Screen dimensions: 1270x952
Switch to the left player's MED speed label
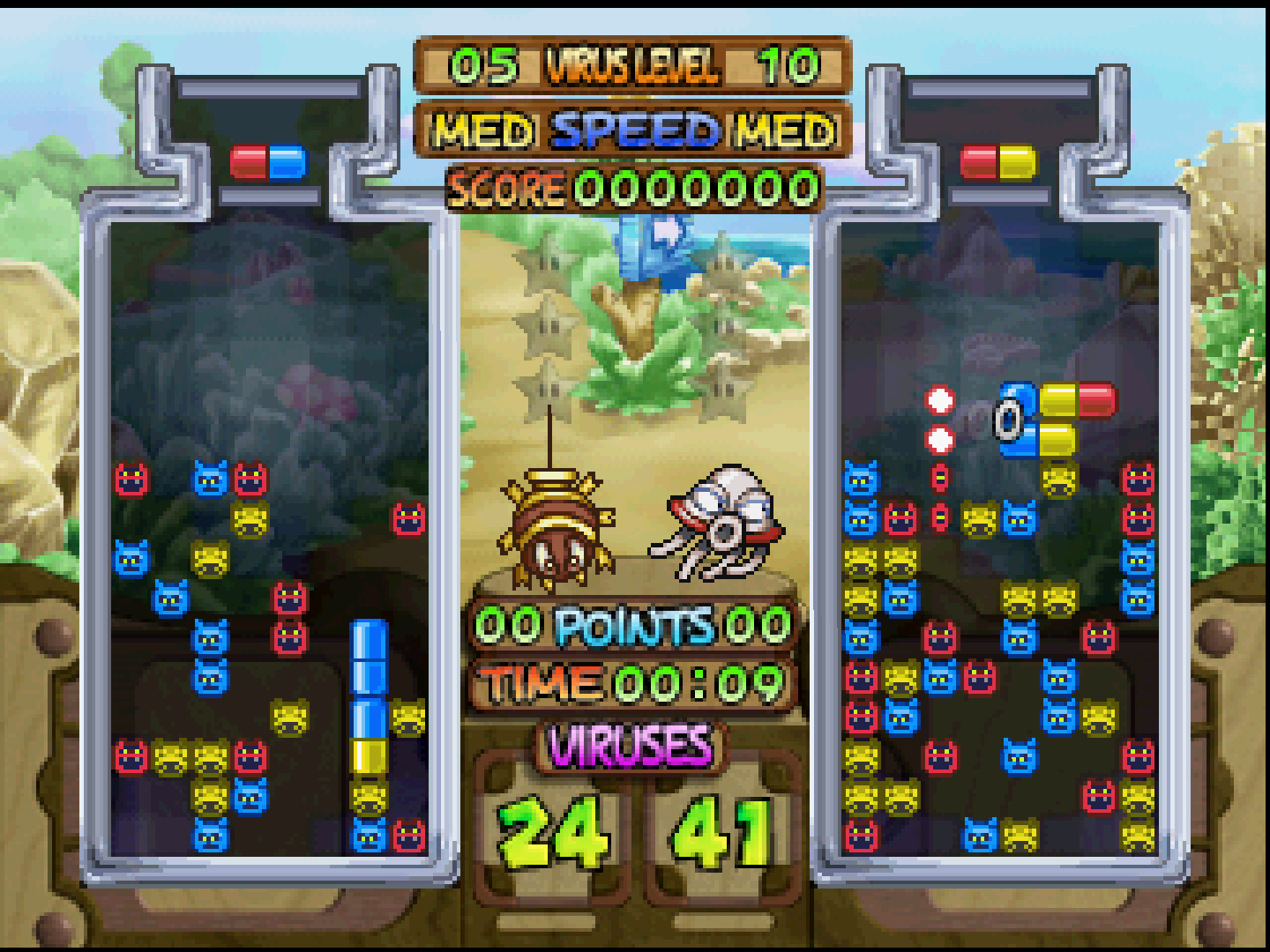point(483,129)
